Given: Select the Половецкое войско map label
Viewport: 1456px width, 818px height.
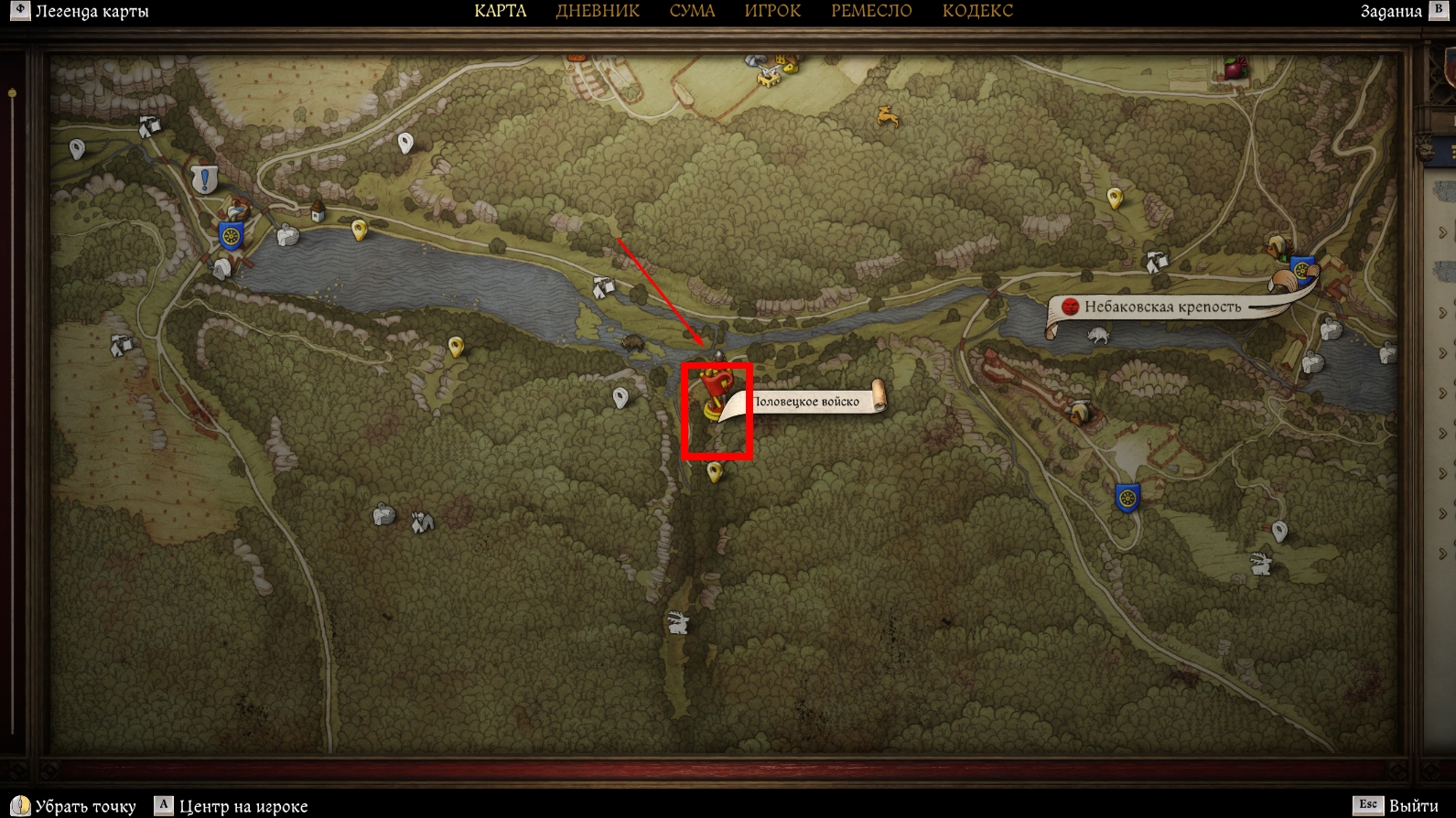Looking at the screenshot, I should click(805, 402).
